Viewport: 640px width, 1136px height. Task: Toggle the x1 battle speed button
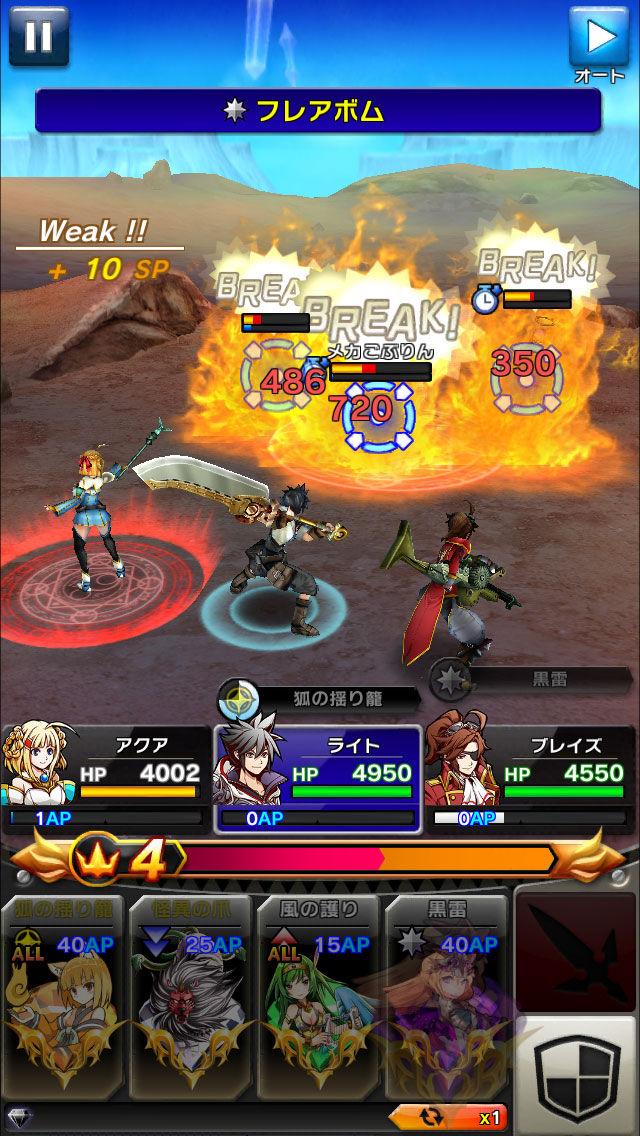450,1117
